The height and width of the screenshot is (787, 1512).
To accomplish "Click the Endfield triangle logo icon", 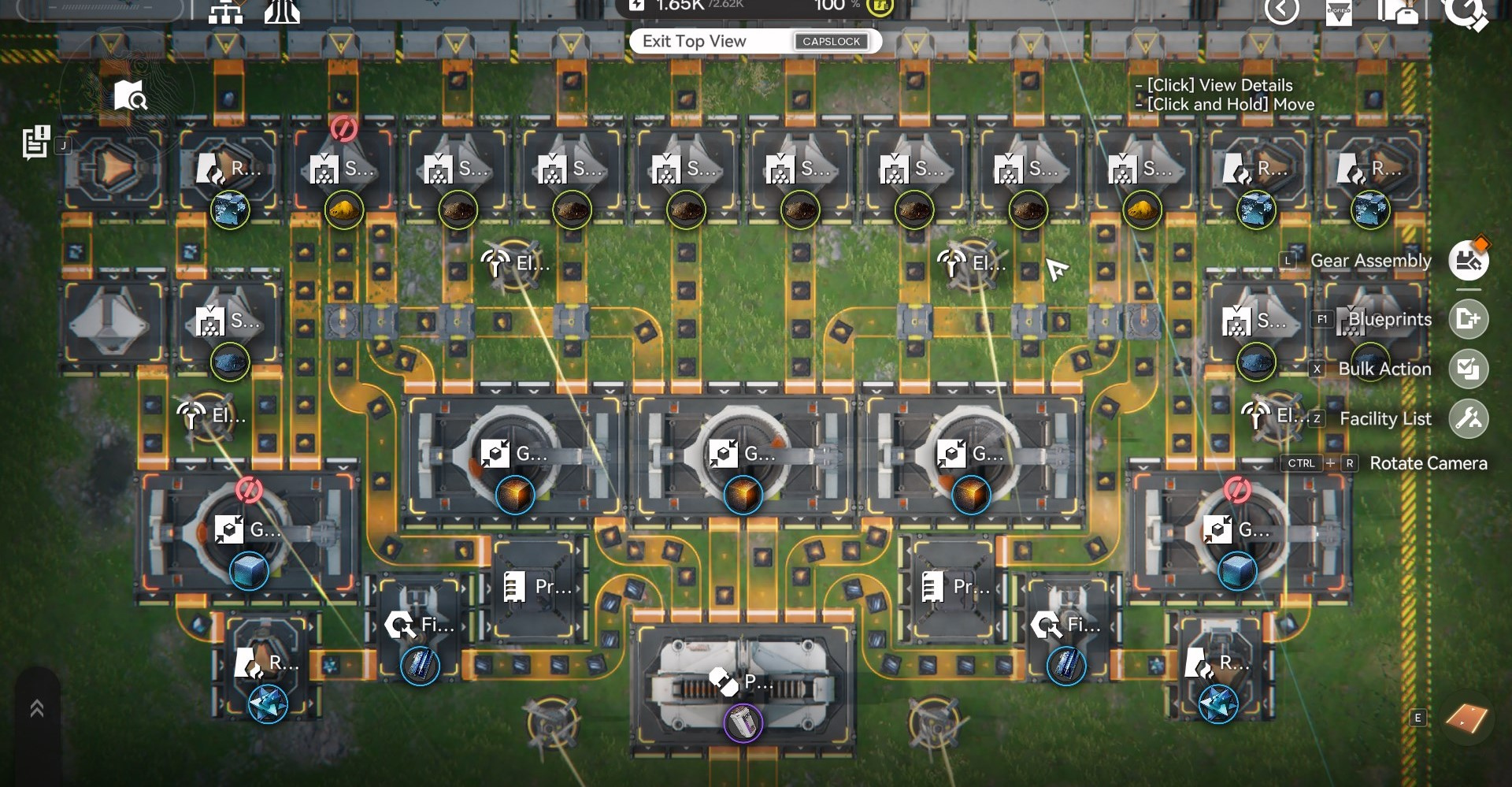I will coord(1339,12).
